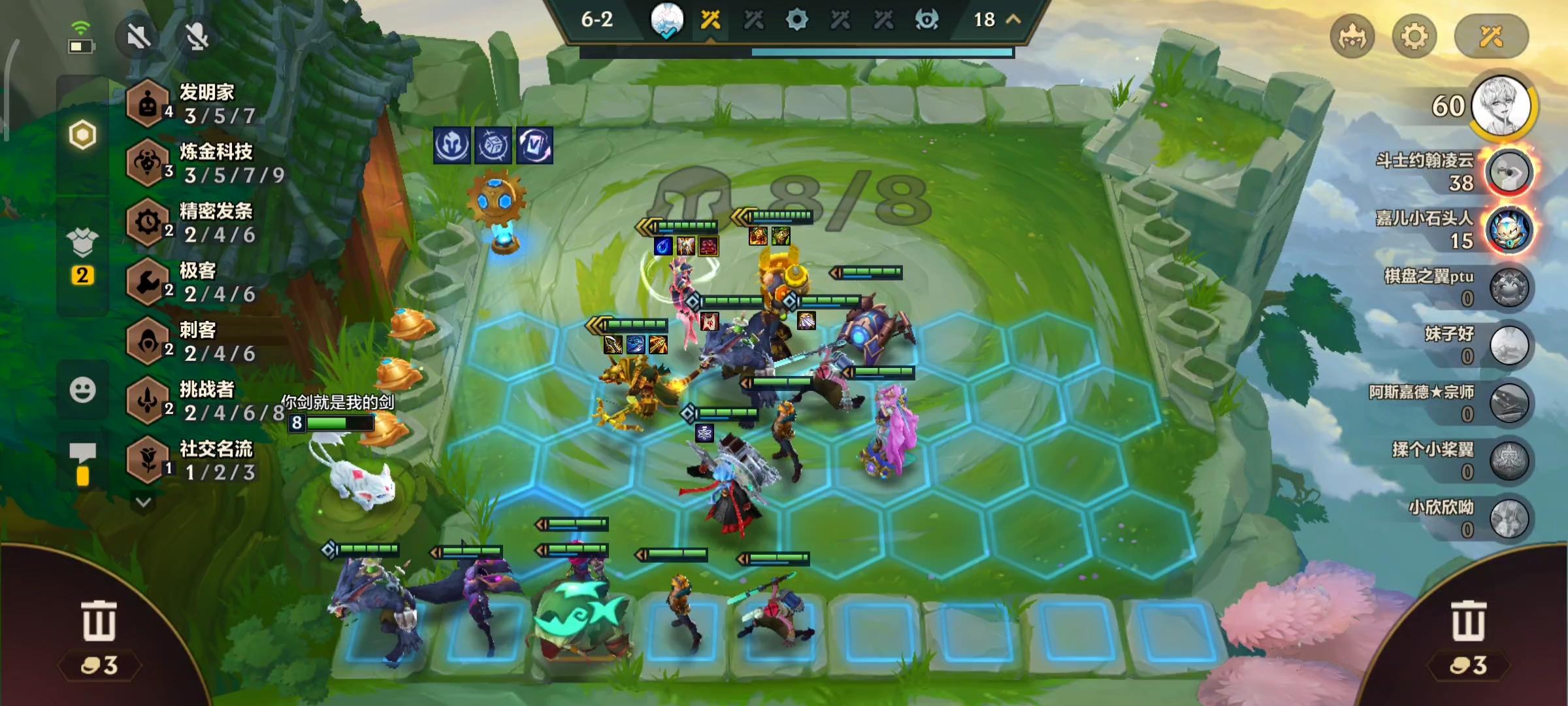Select the yellow hexagon icon on left bar
This screenshot has height=706, width=1568.
[x=82, y=135]
